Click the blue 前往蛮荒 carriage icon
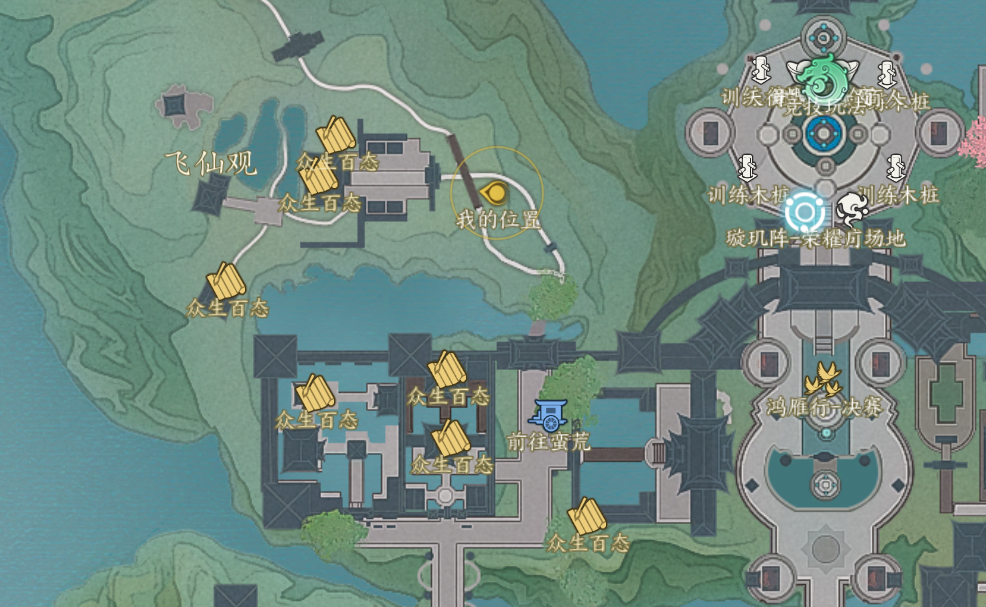The height and width of the screenshot is (607, 986). pyautogui.click(x=547, y=413)
